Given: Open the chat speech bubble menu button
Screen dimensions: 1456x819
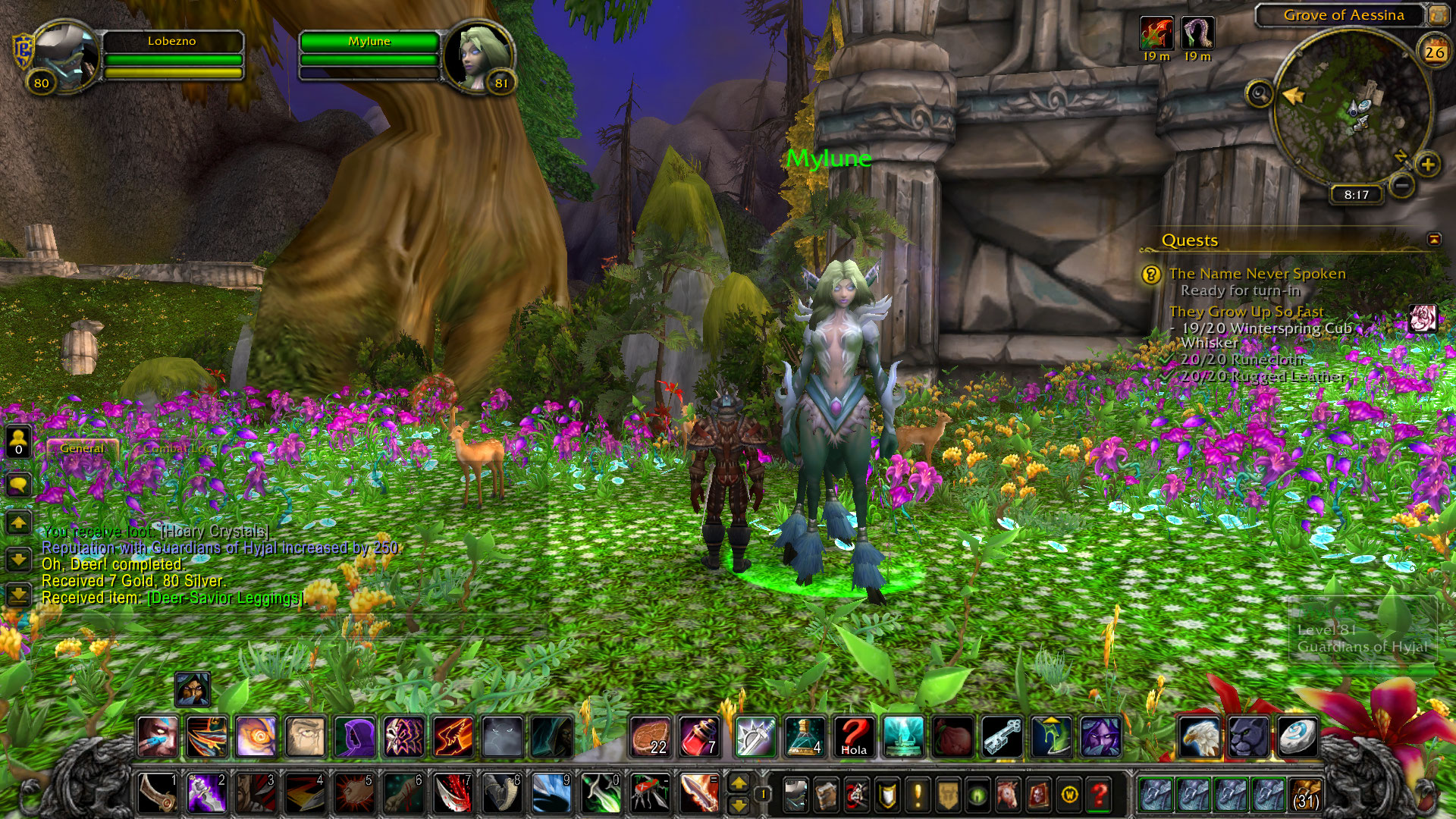Looking at the screenshot, I should pos(18,484).
